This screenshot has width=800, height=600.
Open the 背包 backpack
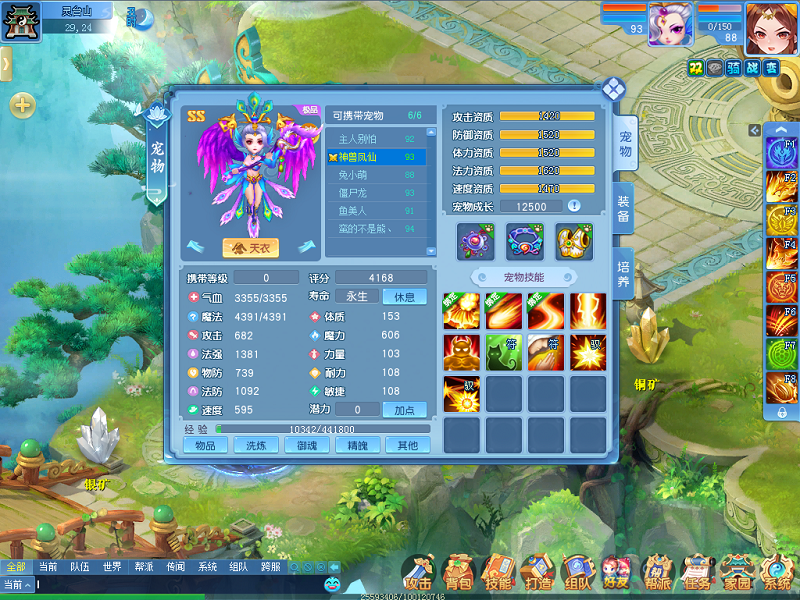458,573
